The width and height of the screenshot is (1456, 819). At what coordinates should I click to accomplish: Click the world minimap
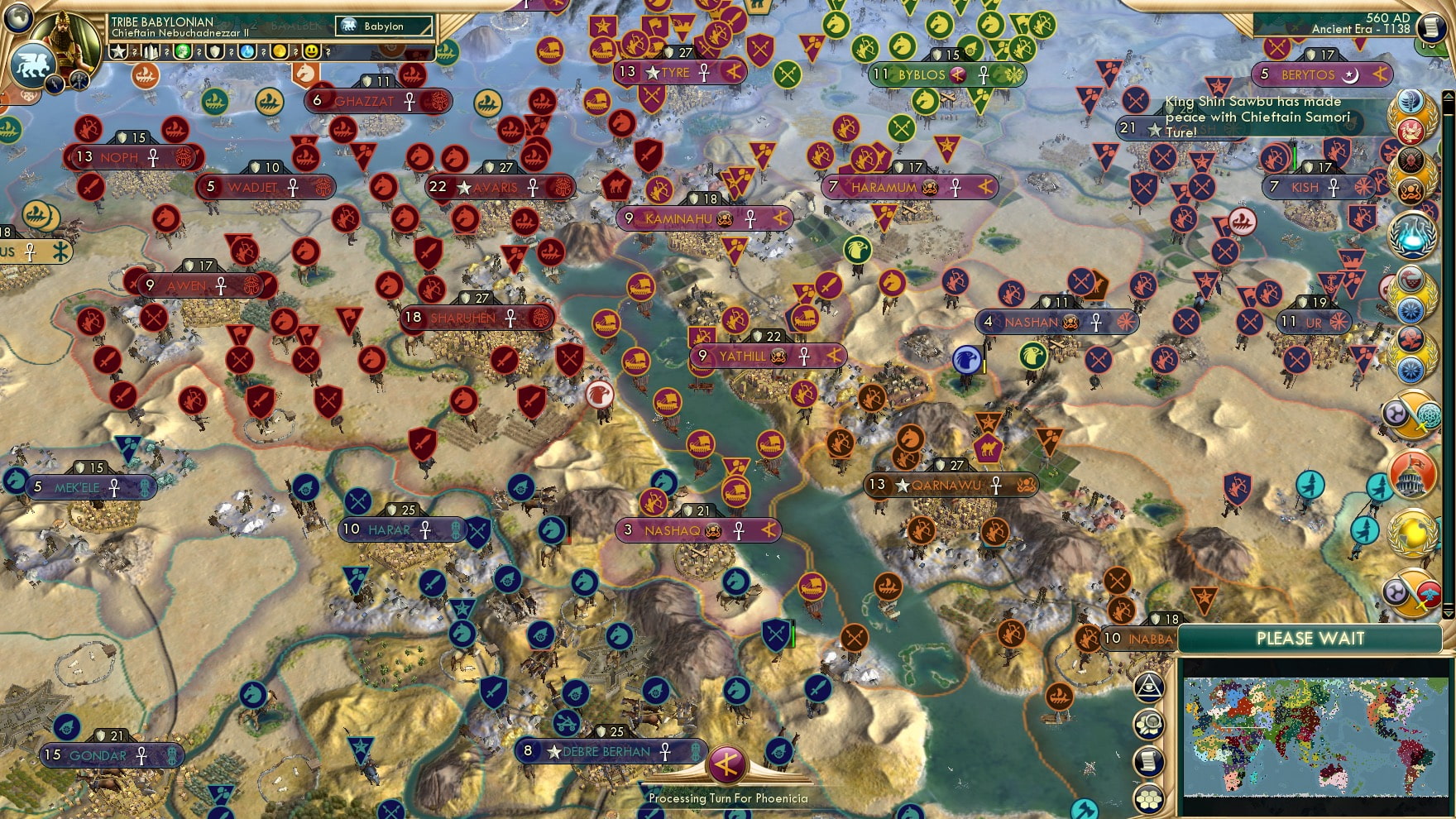1315,736
